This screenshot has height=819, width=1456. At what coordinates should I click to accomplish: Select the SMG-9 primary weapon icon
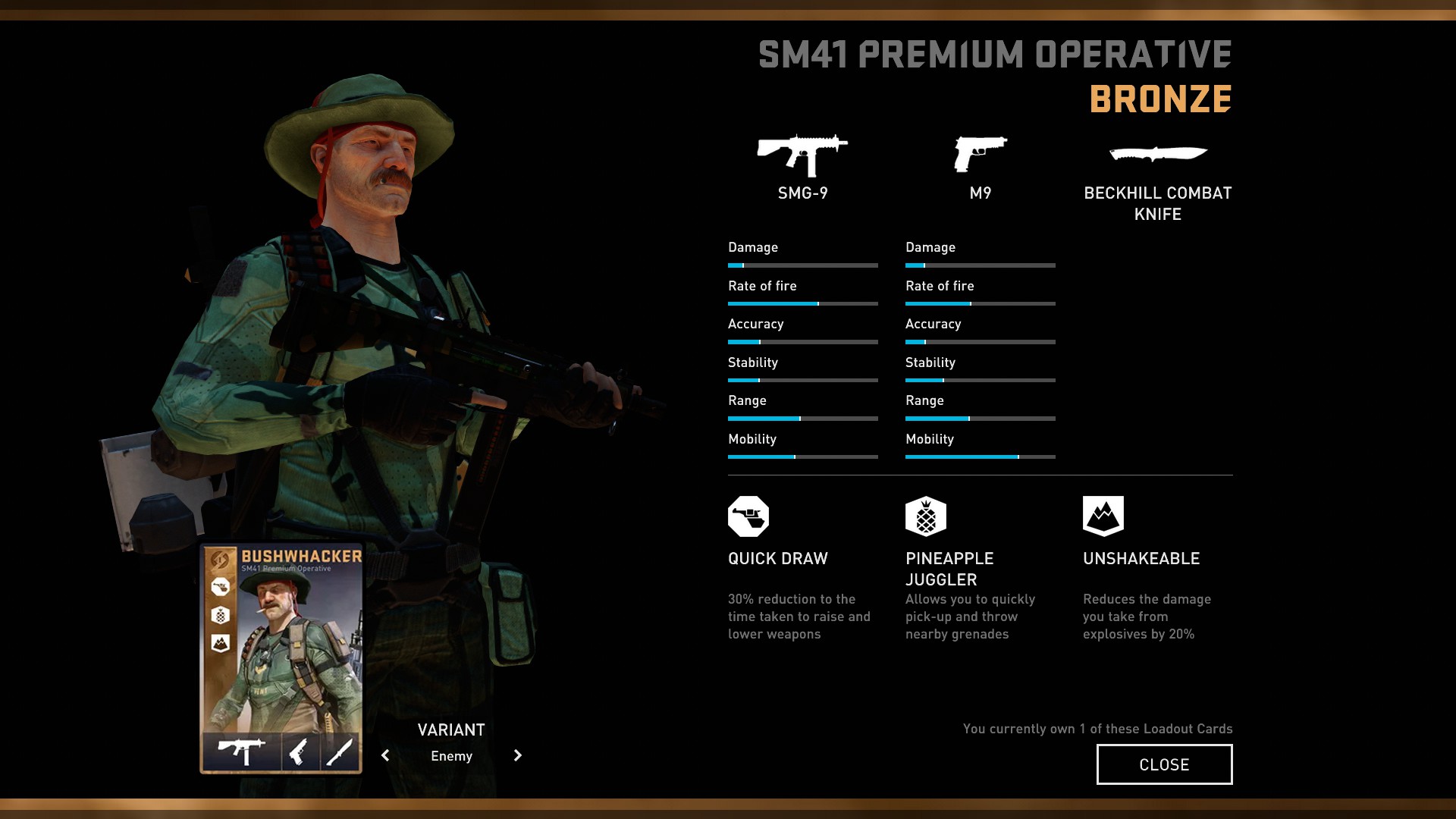(802, 155)
